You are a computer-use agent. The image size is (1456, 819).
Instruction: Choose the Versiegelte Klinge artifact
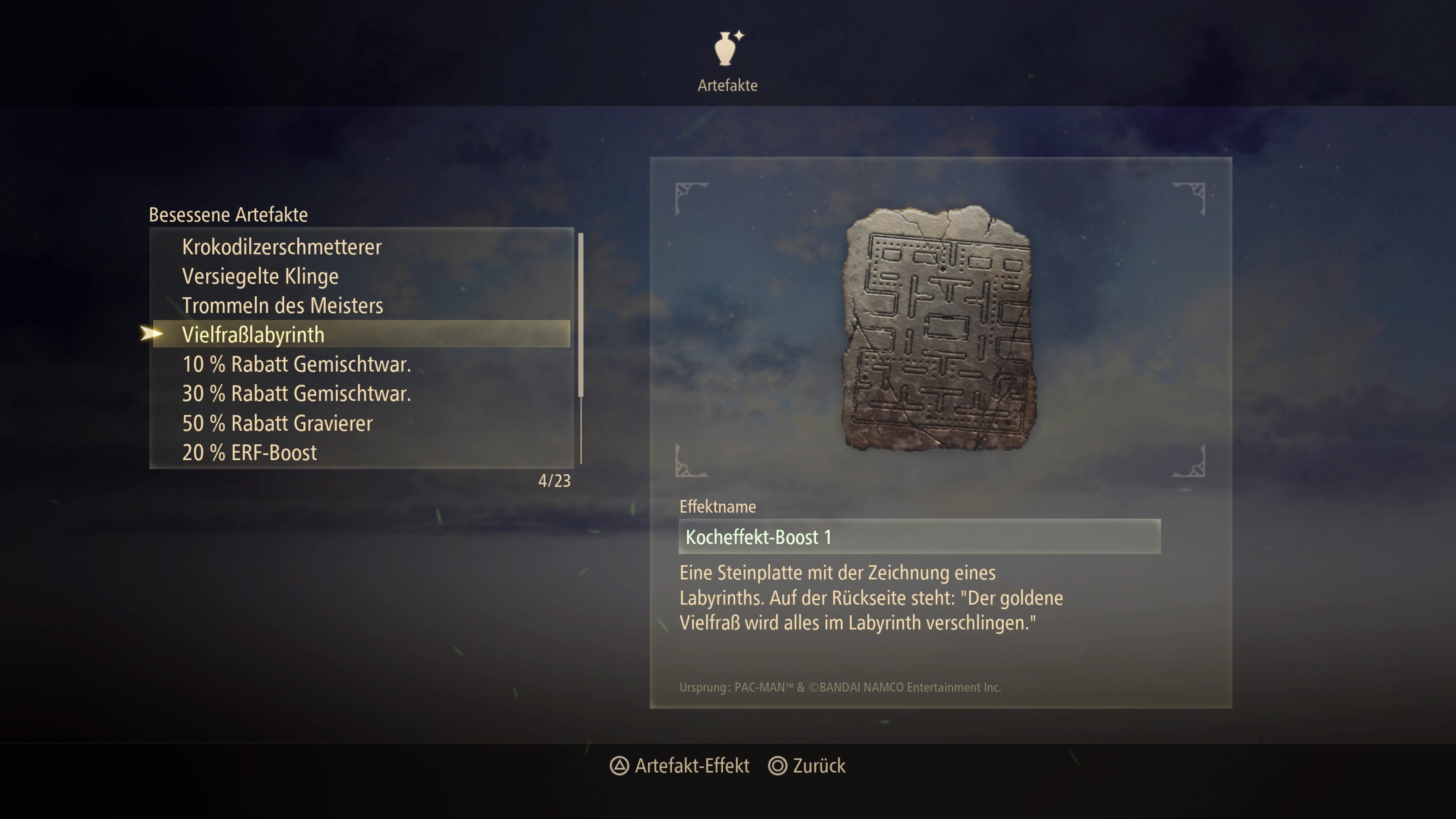(x=260, y=276)
